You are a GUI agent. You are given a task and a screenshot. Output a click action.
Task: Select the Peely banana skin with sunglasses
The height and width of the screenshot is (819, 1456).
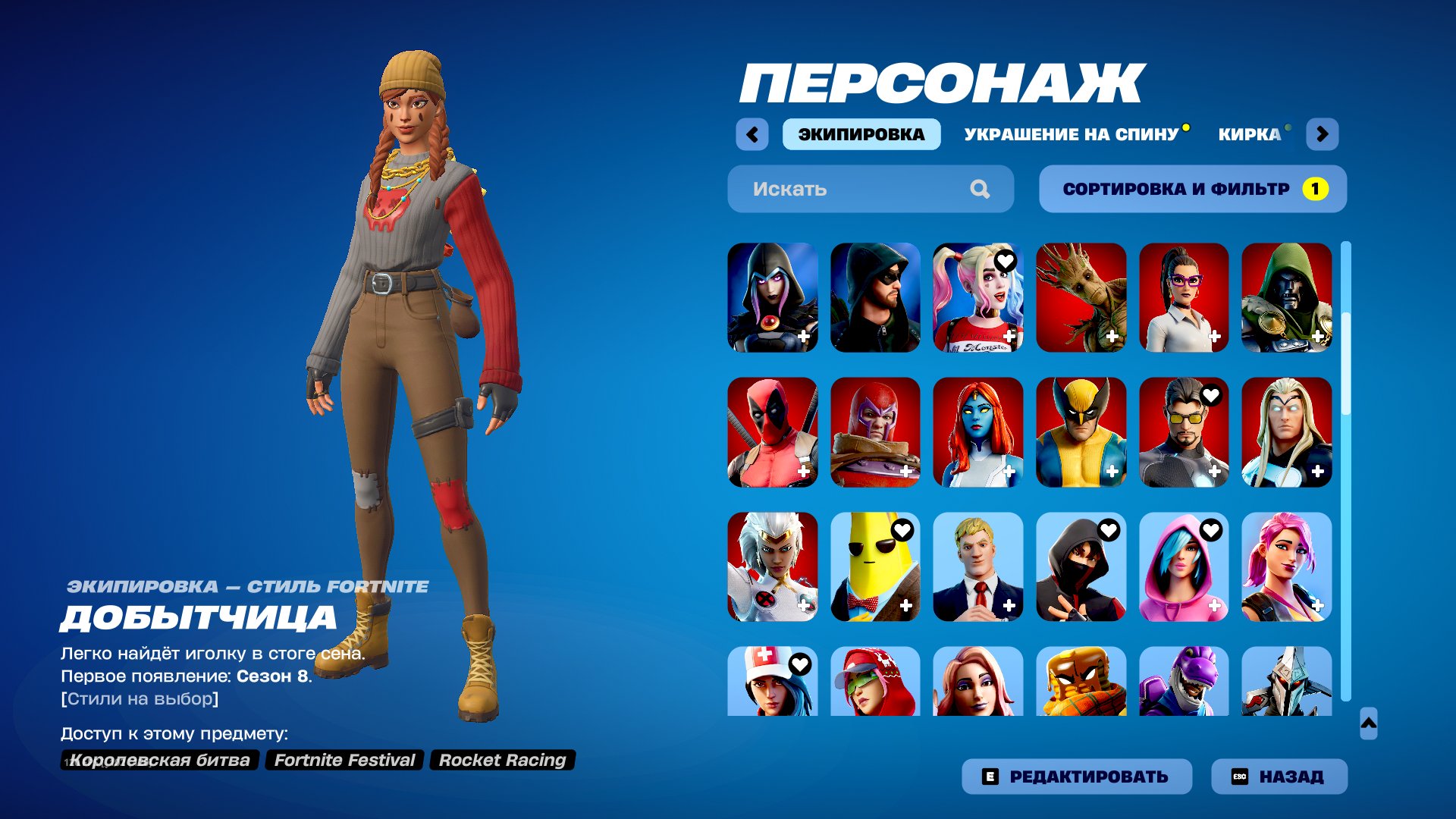click(876, 567)
